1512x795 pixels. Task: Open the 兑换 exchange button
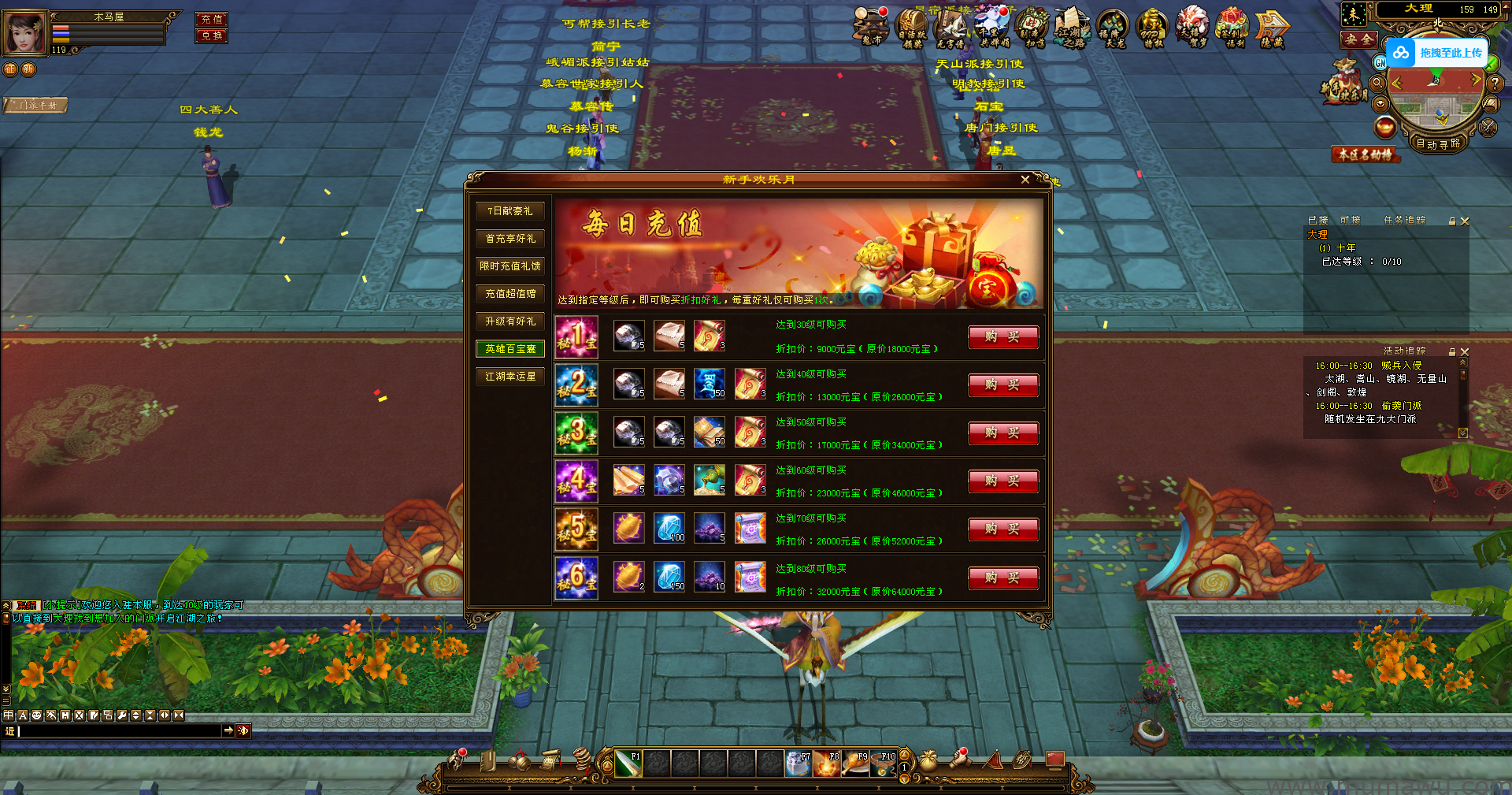tap(211, 35)
